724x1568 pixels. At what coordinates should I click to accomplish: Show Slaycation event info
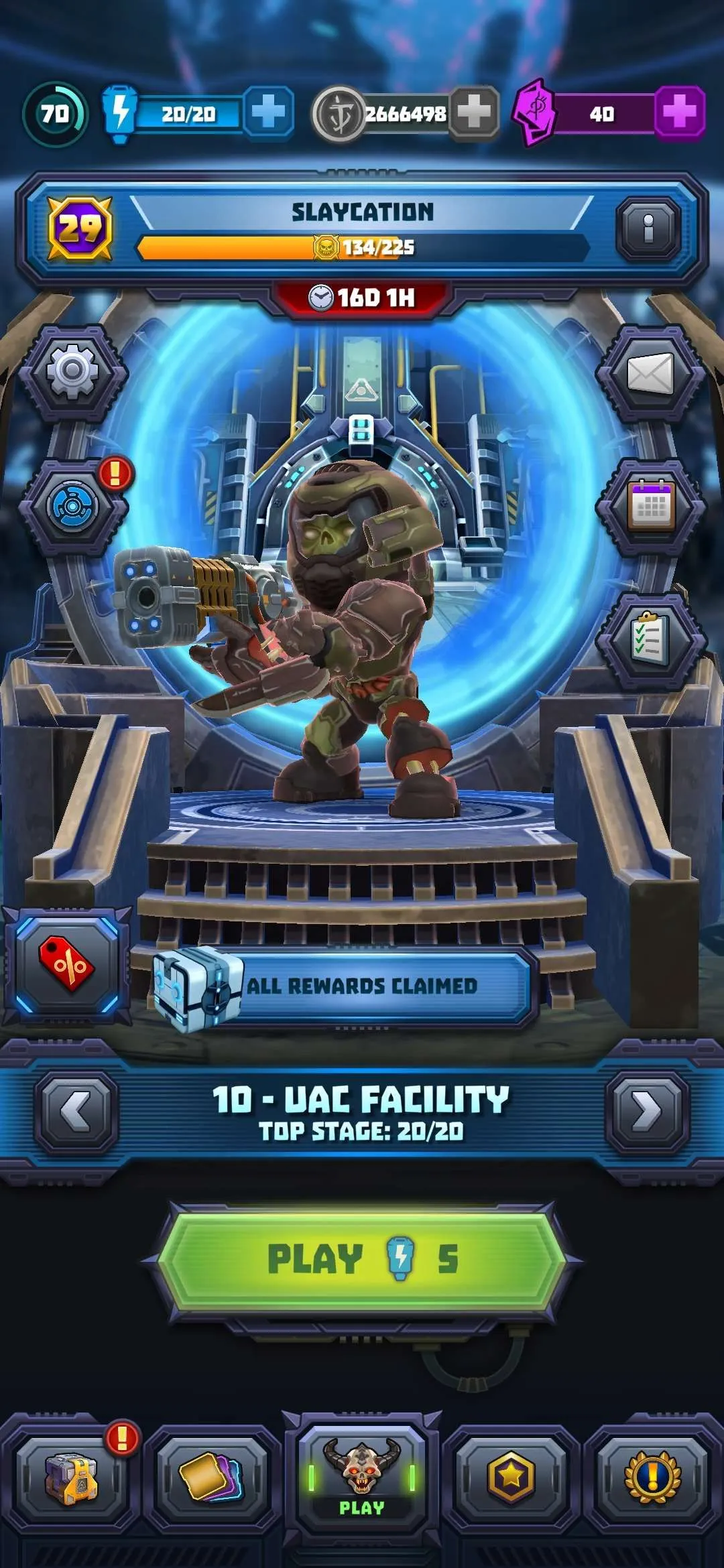pyautogui.click(x=648, y=229)
